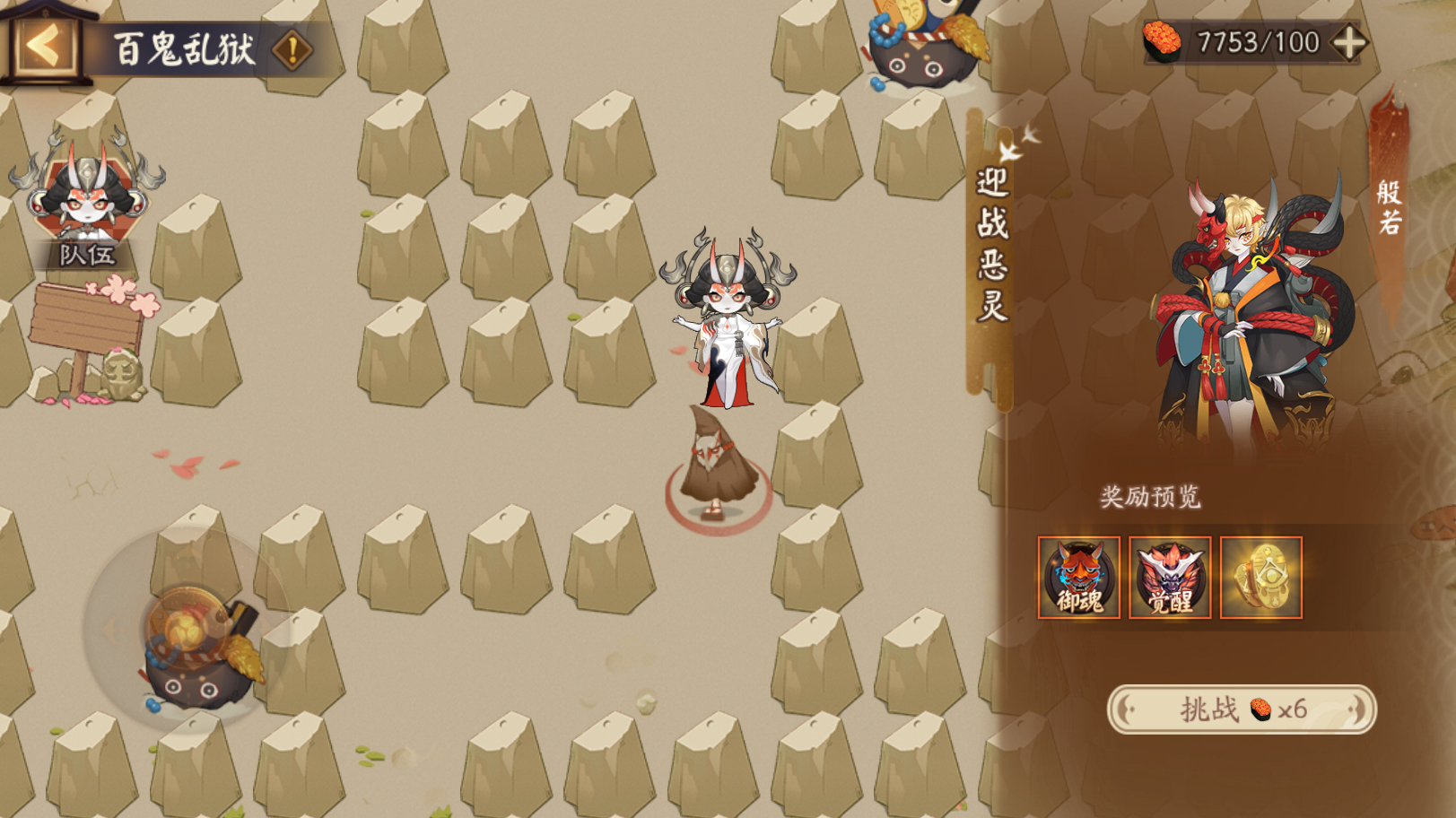Start the 挑战 challenge for 6 sushi
1456x818 pixels.
(x=1242, y=709)
